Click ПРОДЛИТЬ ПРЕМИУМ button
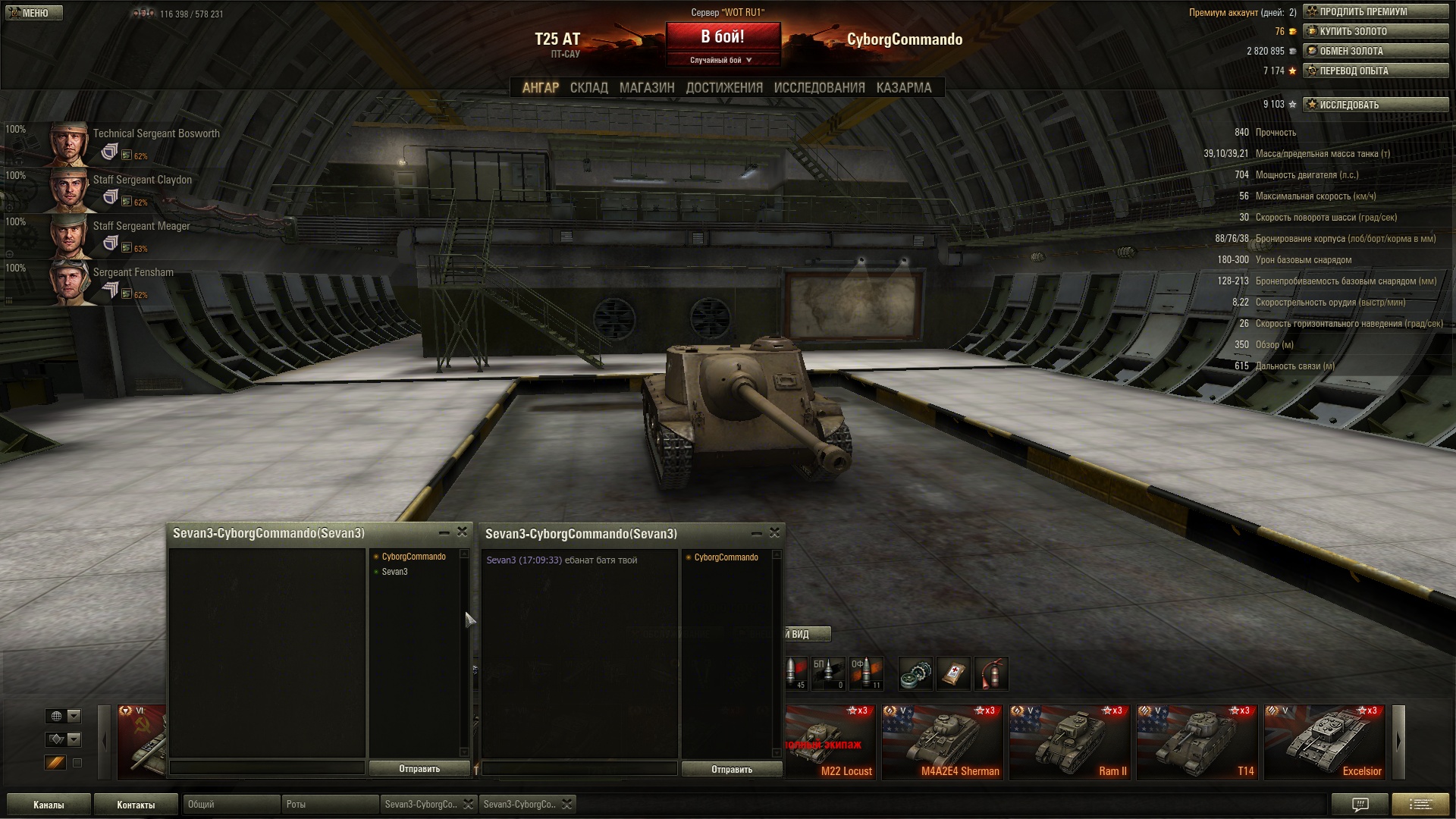 [1375, 12]
